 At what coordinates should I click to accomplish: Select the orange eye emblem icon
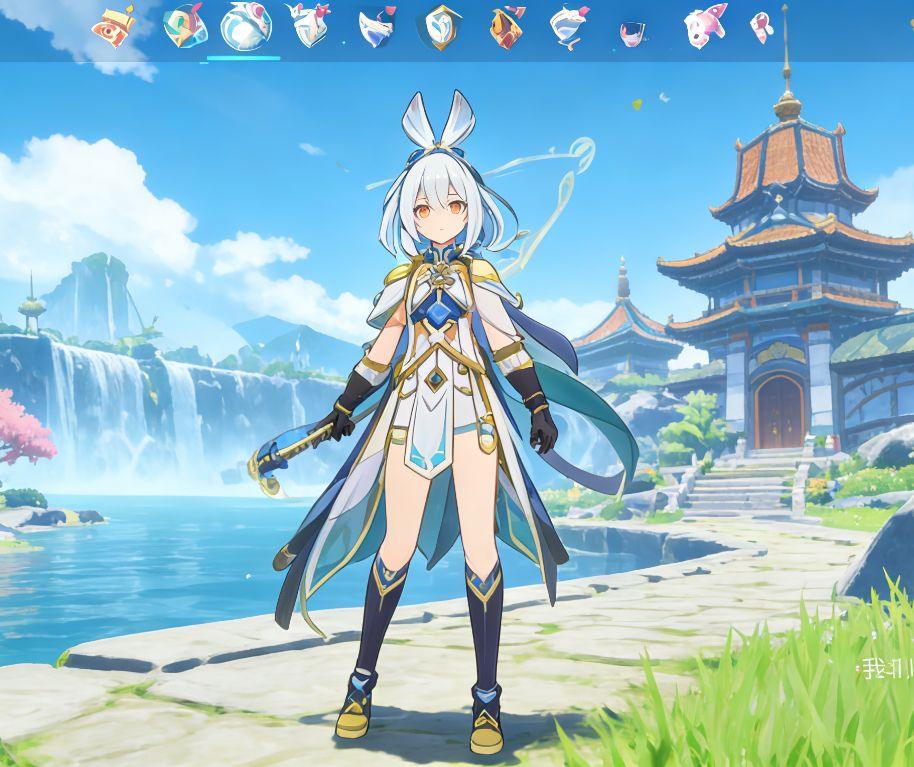click(115, 25)
